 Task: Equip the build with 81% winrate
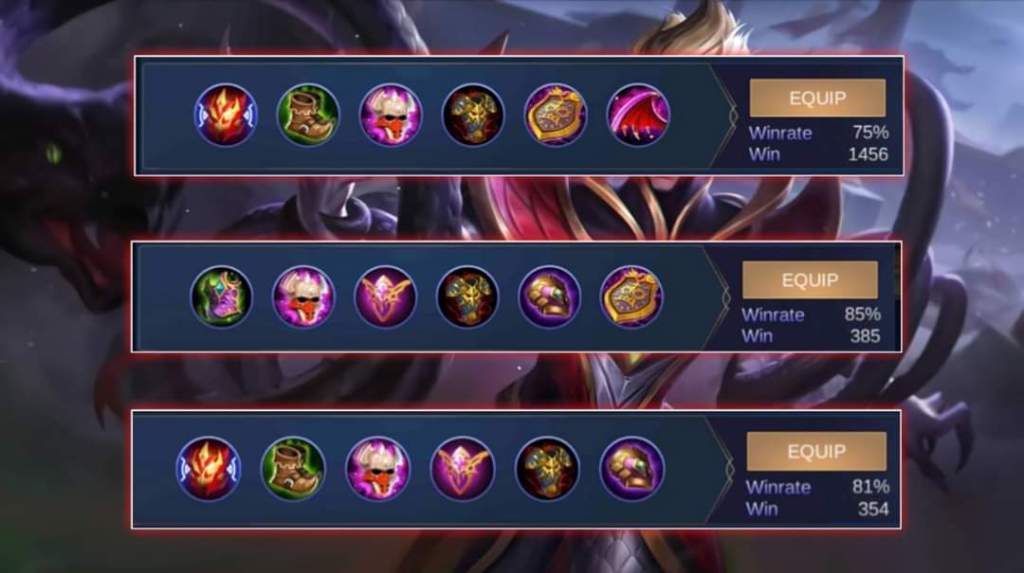(x=816, y=451)
